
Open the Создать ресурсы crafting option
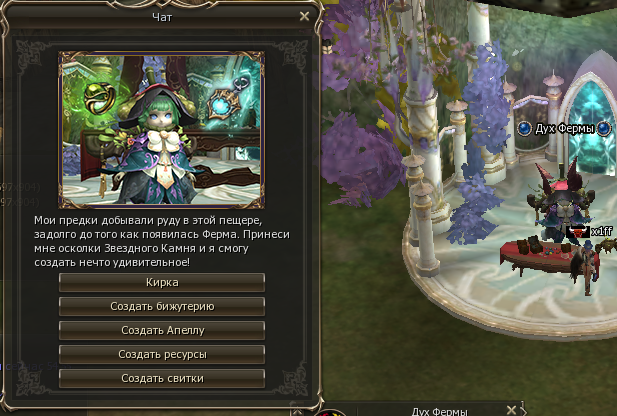point(162,354)
